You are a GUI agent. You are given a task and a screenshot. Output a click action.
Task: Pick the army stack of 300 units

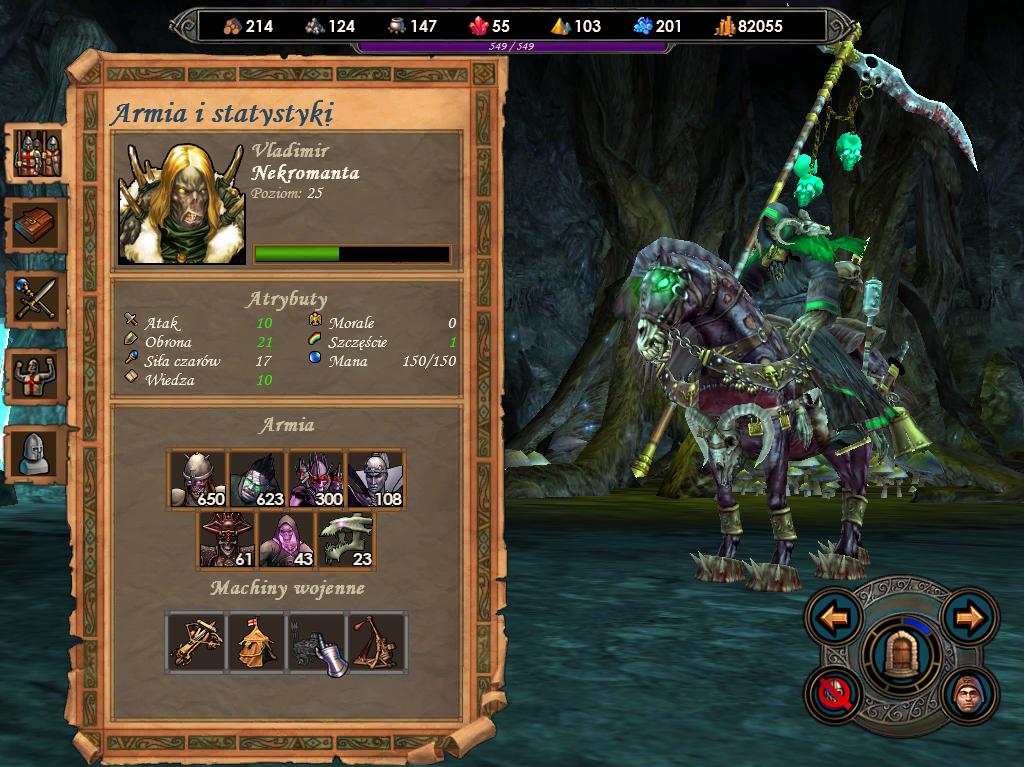click(316, 480)
